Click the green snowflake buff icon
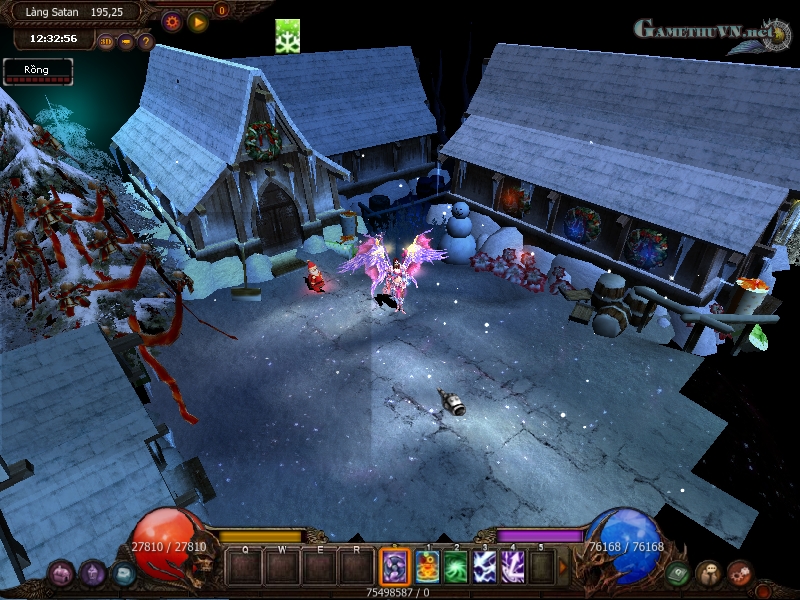 click(x=288, y=36)
